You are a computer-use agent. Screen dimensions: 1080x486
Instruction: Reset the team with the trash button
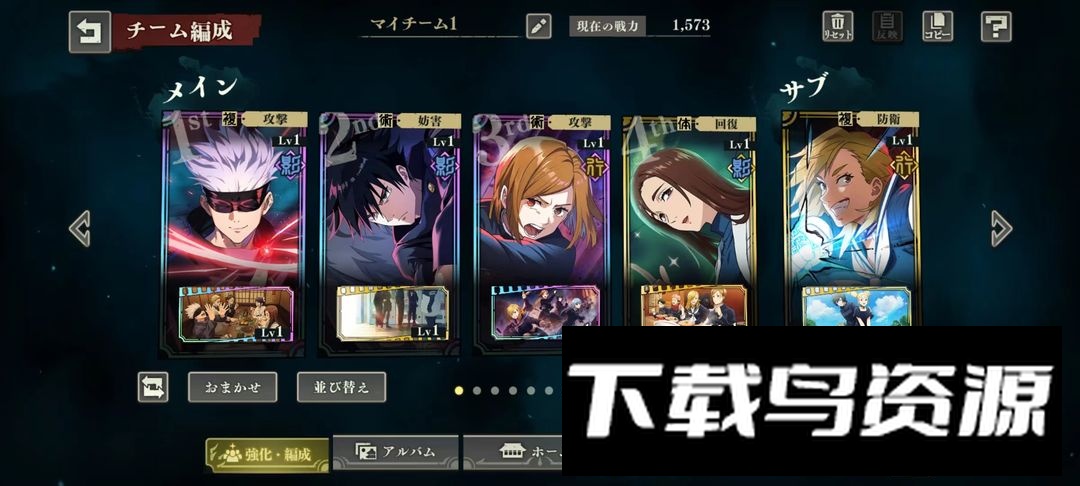pos(837,26)
